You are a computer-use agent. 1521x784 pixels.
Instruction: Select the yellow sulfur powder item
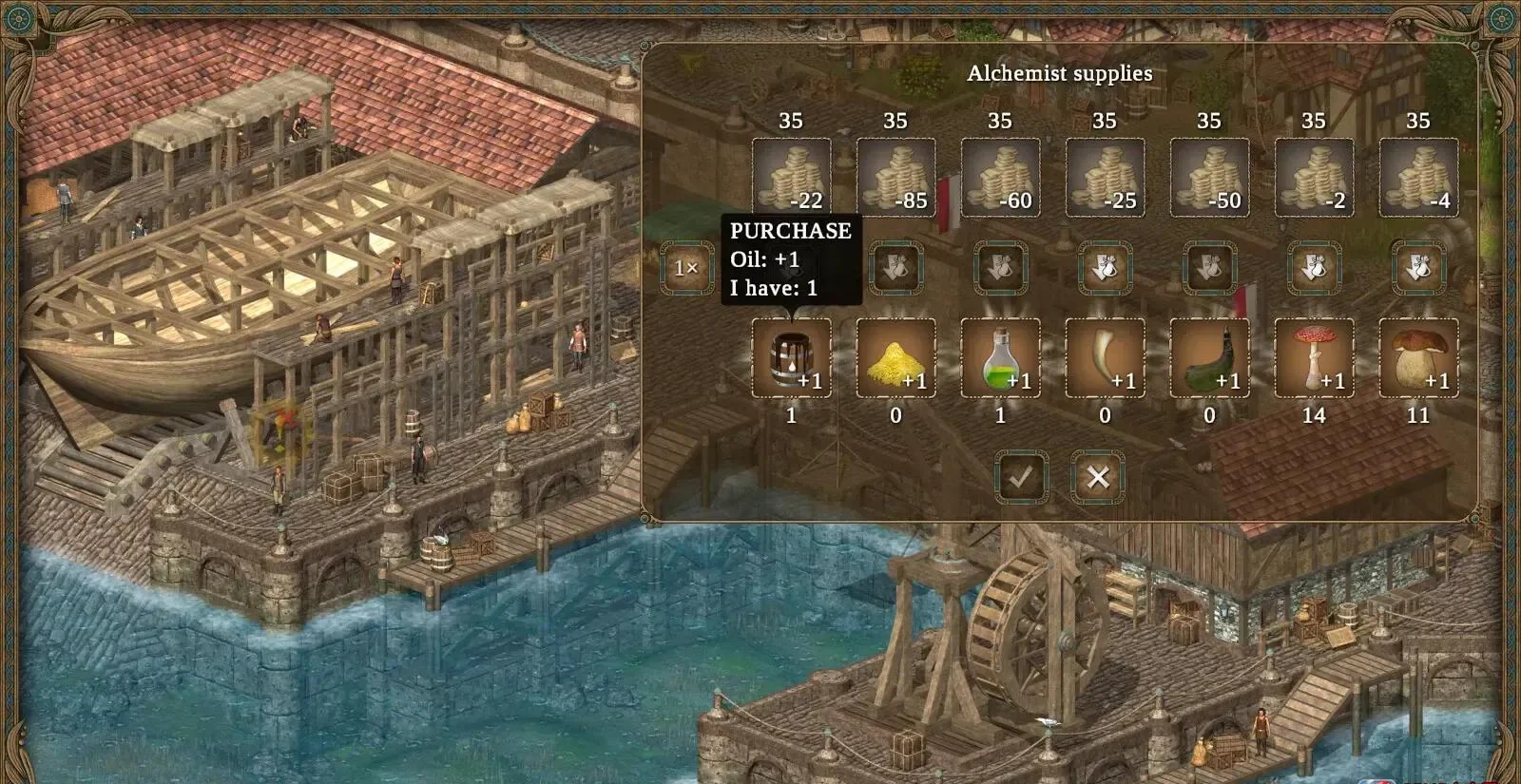[x=897, y=361]
